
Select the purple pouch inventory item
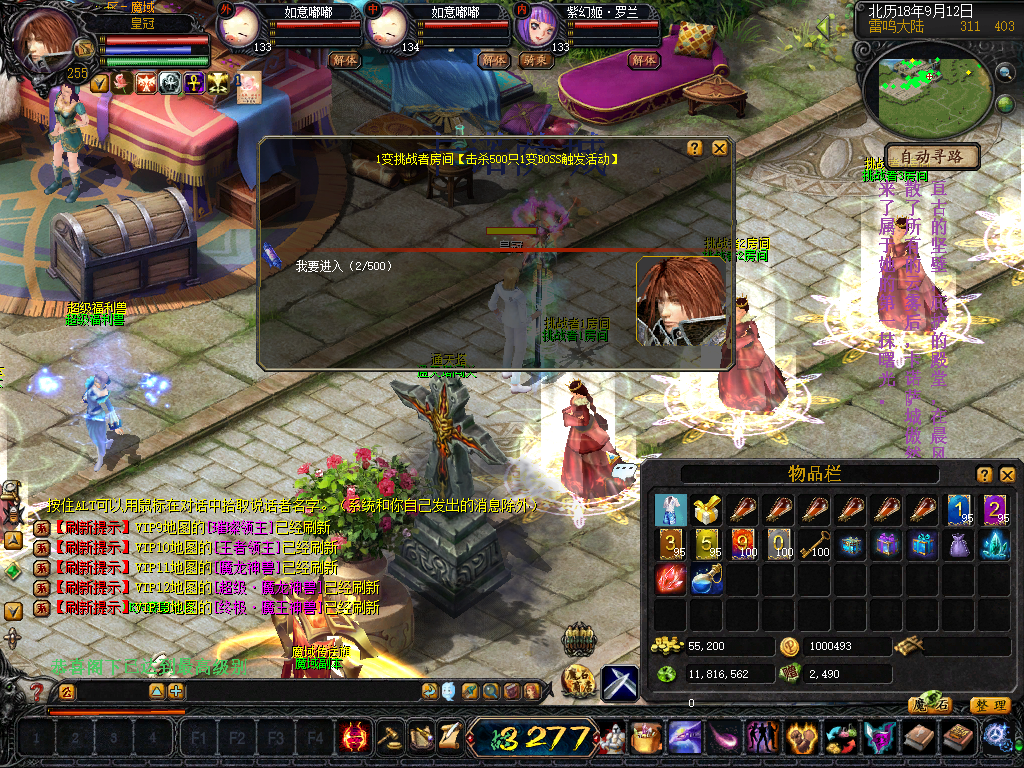pos(958,545)
